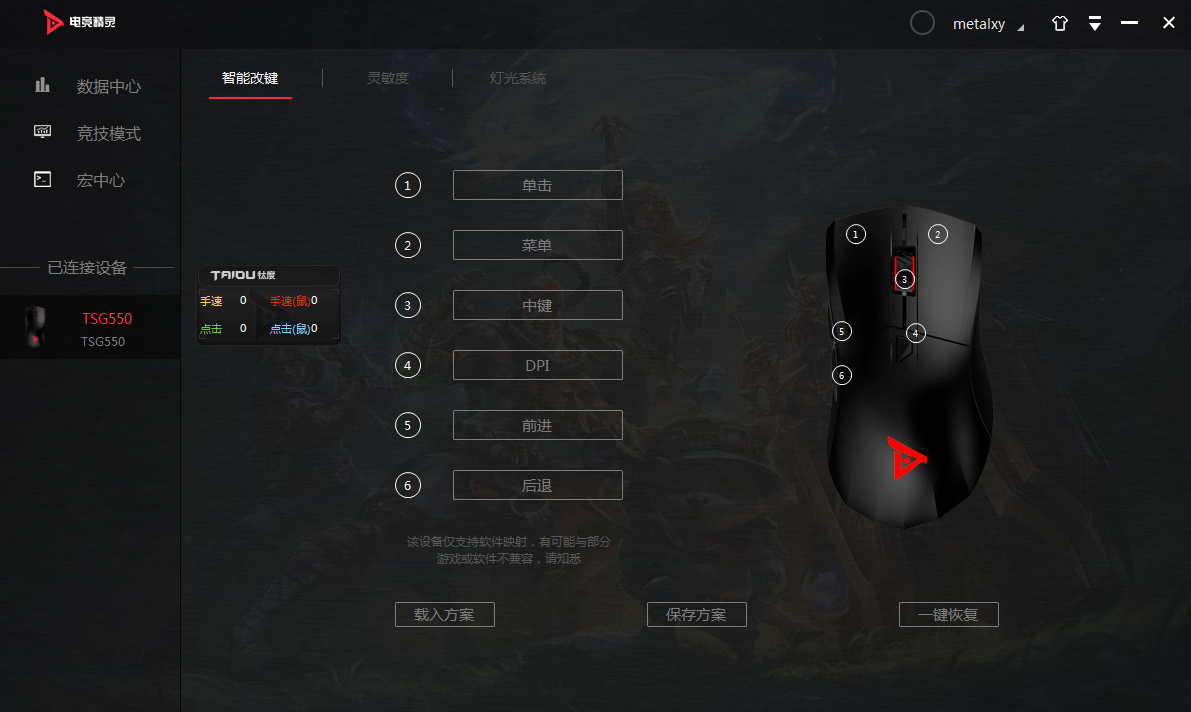
Task: Minimize the application window
Action: tap(1130, 23)
